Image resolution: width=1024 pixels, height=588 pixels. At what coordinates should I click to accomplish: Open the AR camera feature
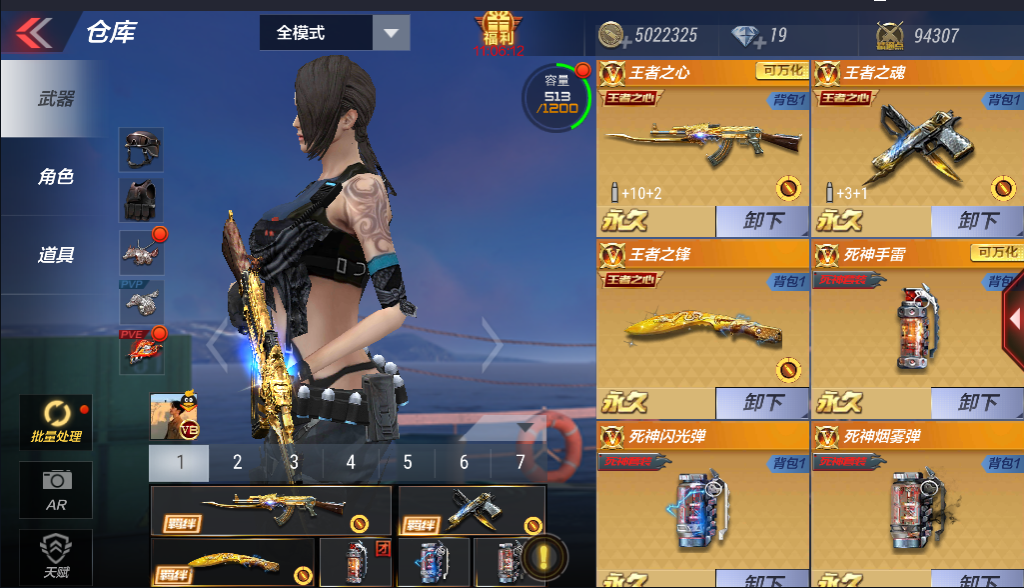click(56, 490)
